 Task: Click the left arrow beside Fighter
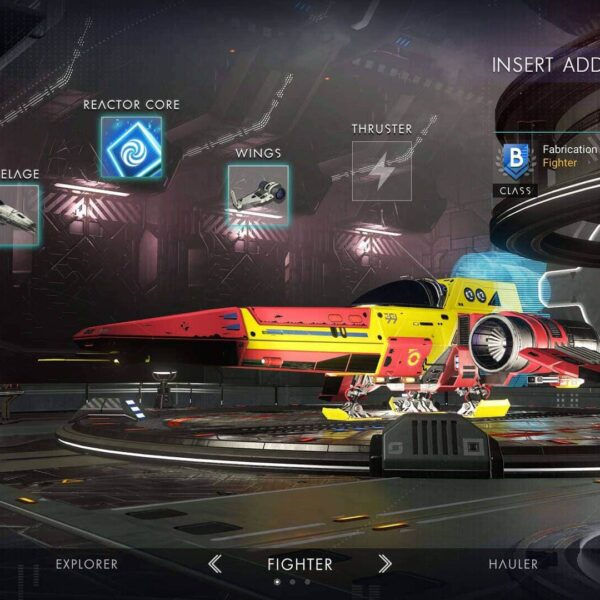click(215, 564)
